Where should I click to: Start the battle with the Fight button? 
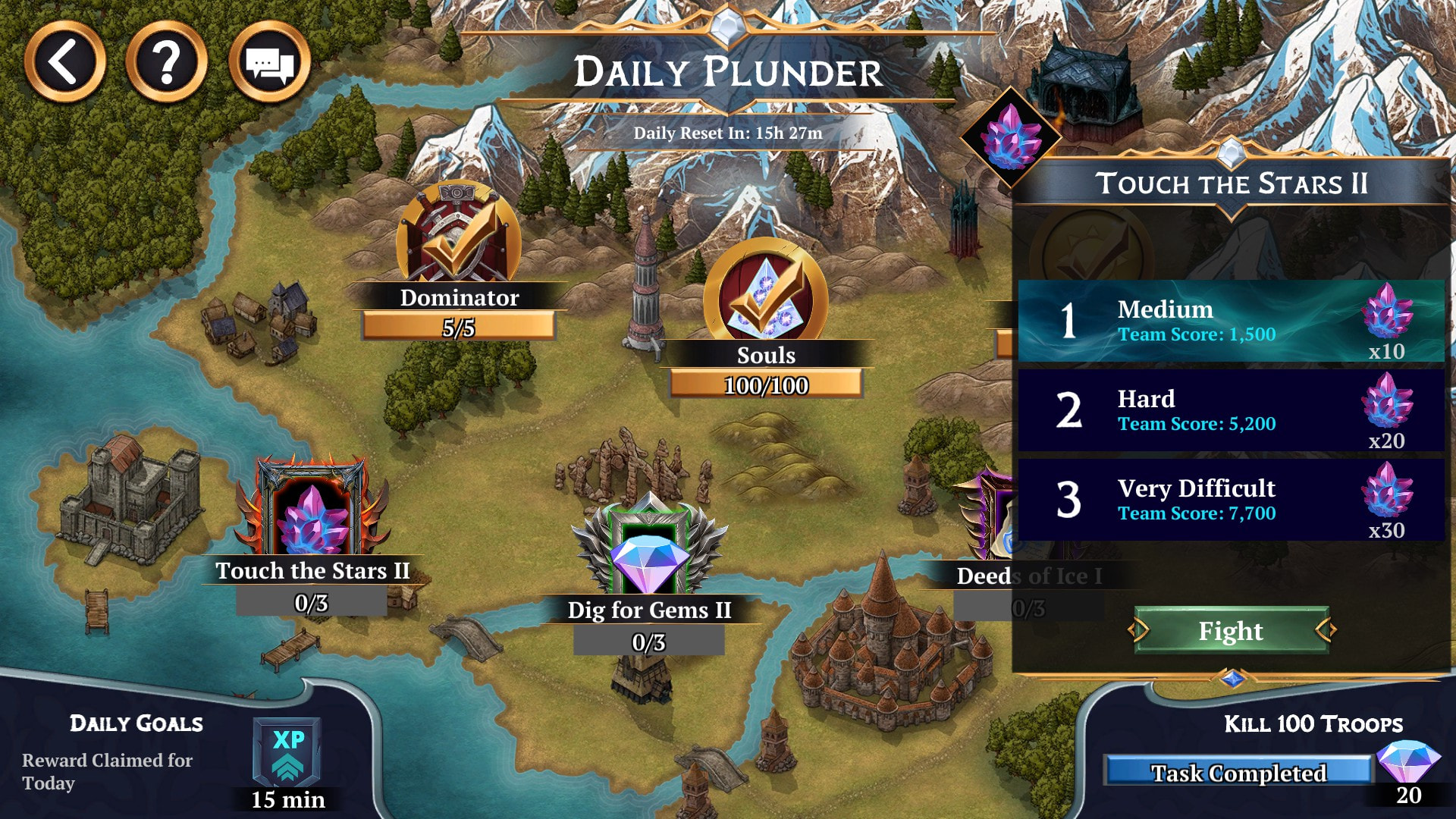(1231, 631)
